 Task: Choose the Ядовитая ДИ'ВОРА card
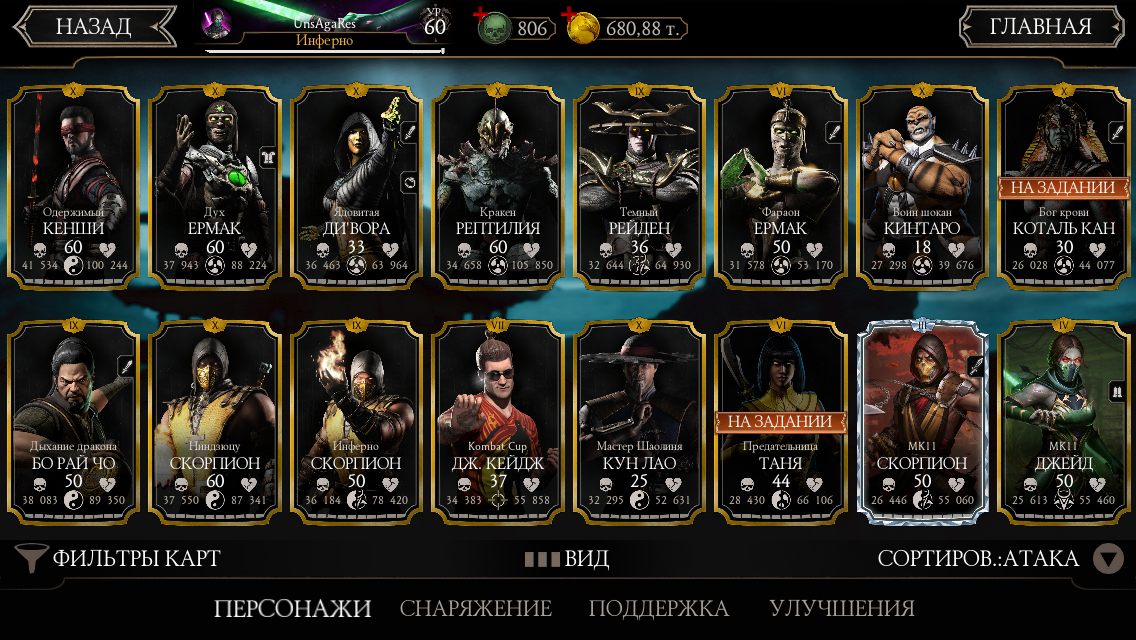coord(356,185)
